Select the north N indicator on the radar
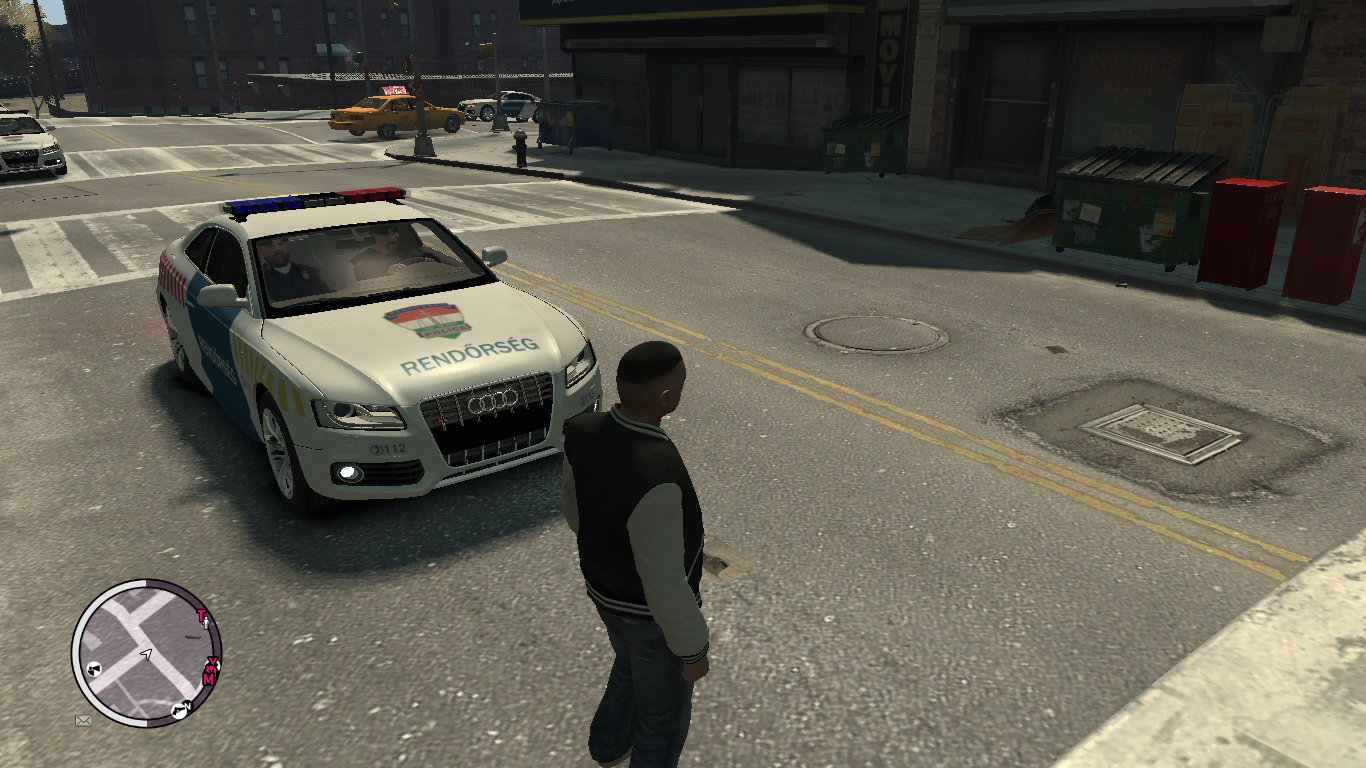This screenshot has width=1366, height=768. pyautogui.click(x=188, y=705)
